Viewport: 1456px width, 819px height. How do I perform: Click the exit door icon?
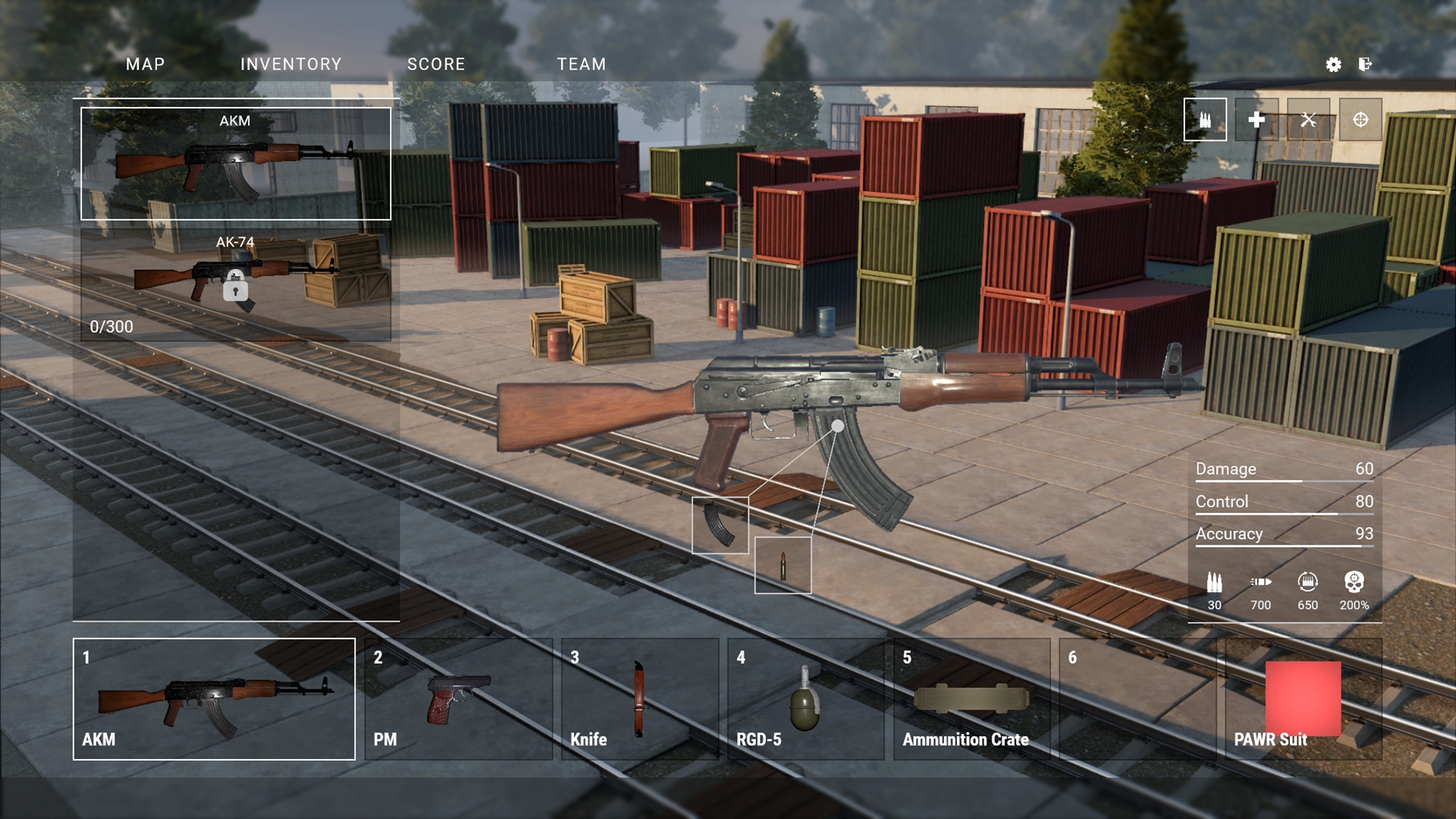tap(1365, 64)
